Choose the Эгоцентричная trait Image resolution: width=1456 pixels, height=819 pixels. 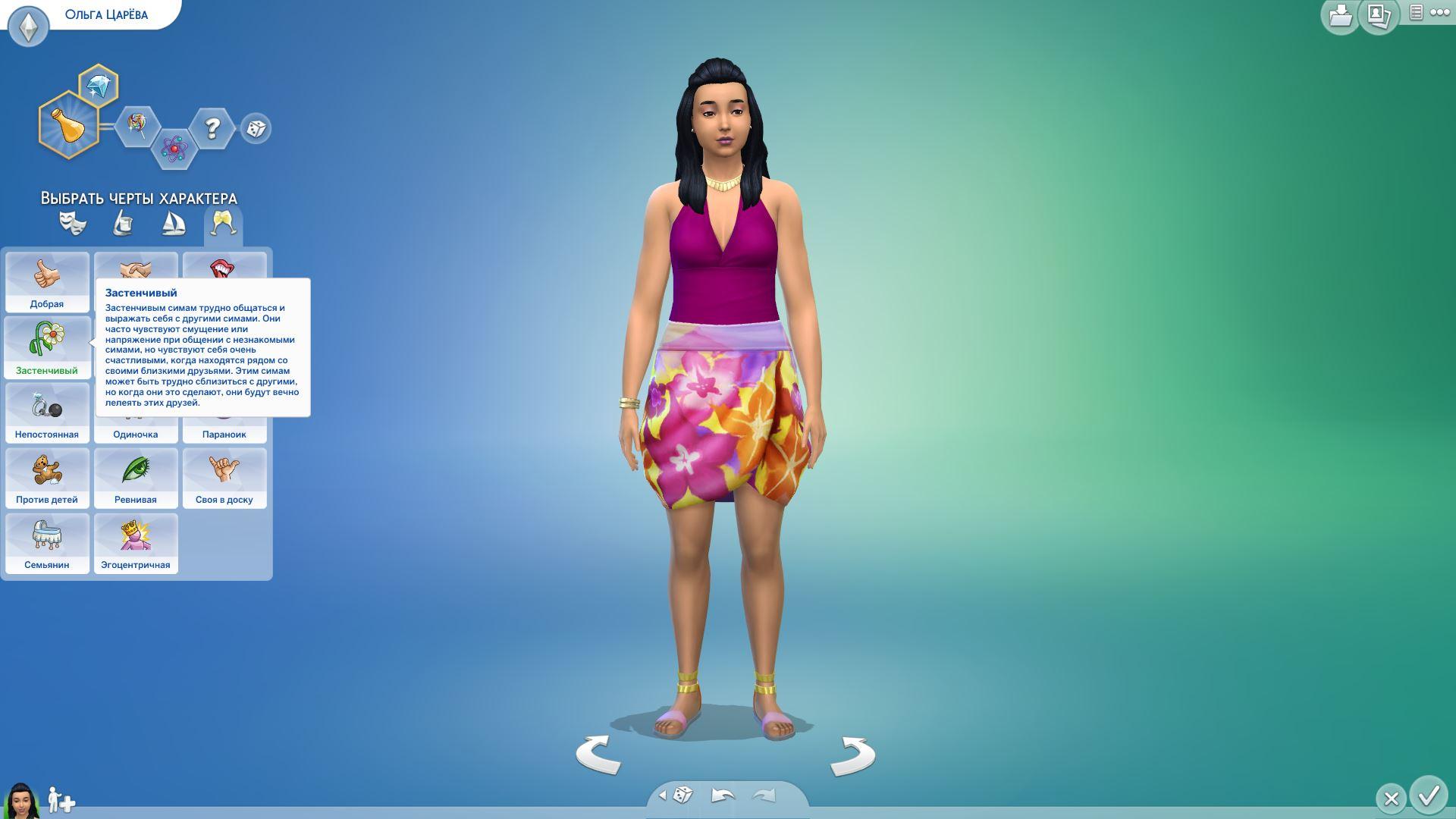136,543
